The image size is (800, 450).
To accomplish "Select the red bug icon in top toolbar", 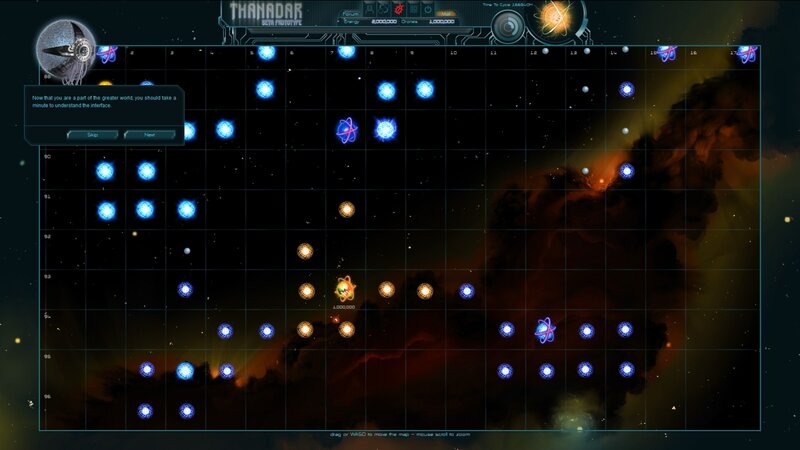I will [x=397, y=9].
